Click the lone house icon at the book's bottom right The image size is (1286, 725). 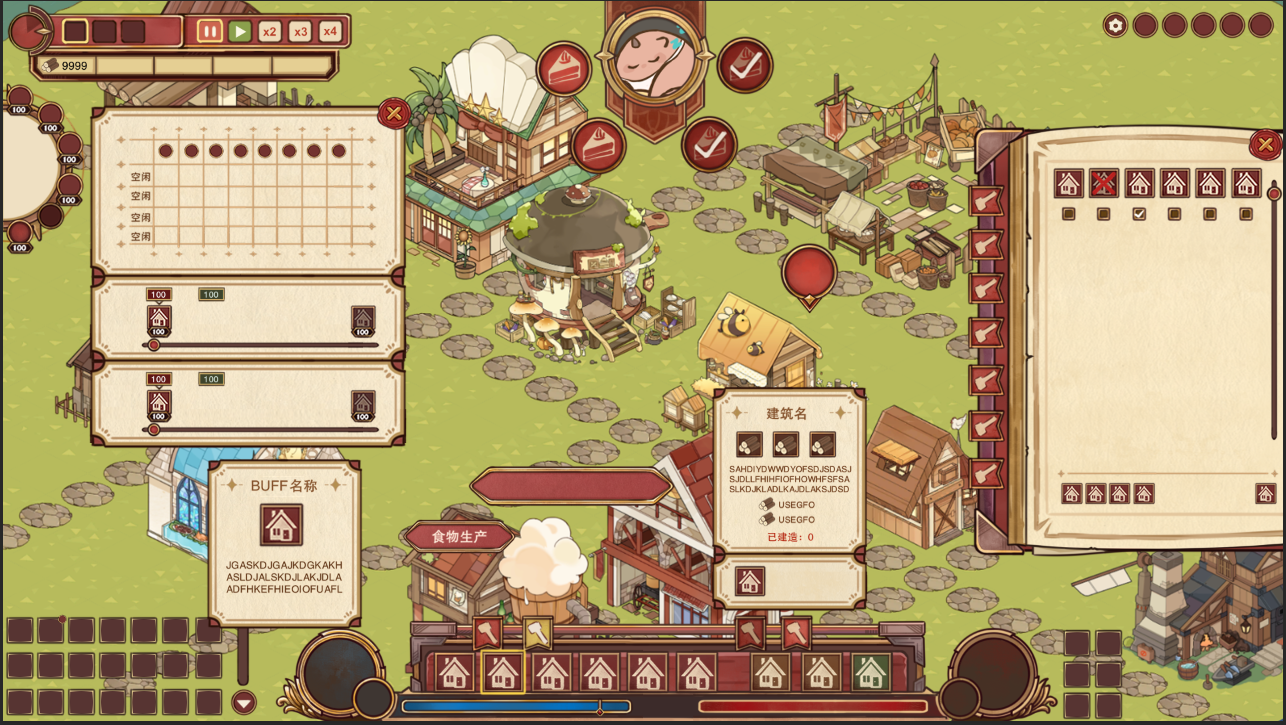point(1265,493)
